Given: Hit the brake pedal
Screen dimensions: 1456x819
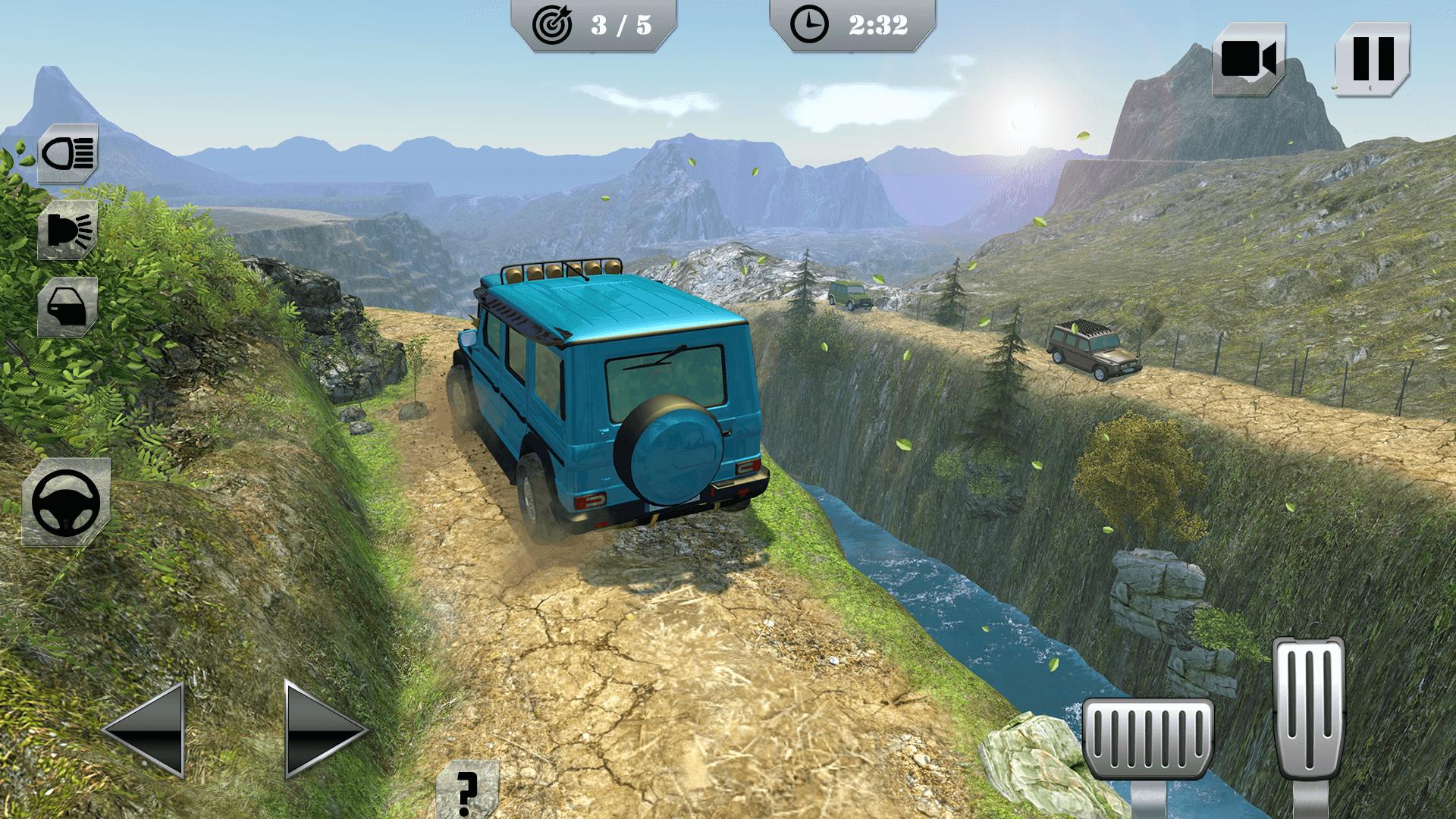Looking at the screenshot, I should coord(1147,739).
